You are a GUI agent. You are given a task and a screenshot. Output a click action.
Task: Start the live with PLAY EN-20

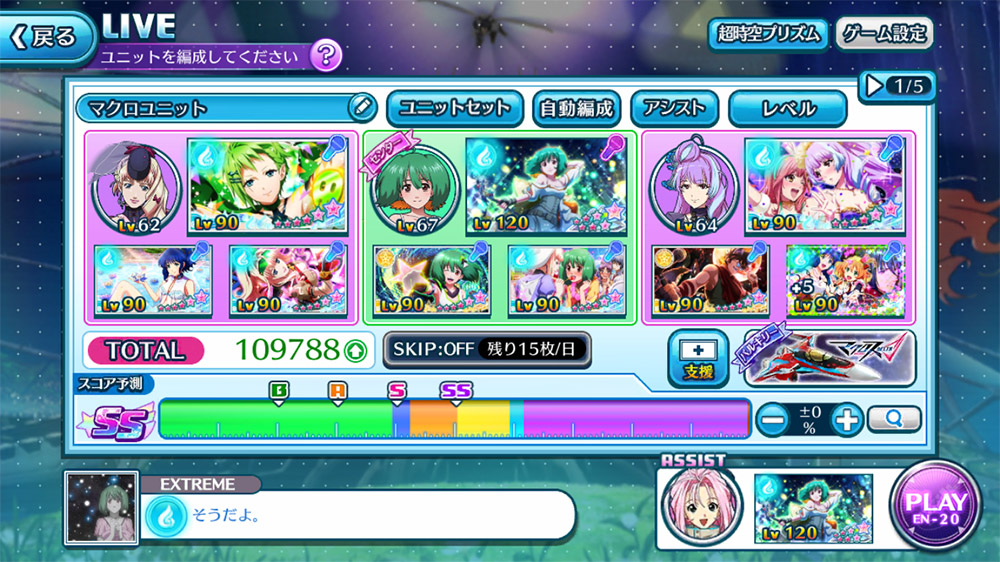pos(936,505)
